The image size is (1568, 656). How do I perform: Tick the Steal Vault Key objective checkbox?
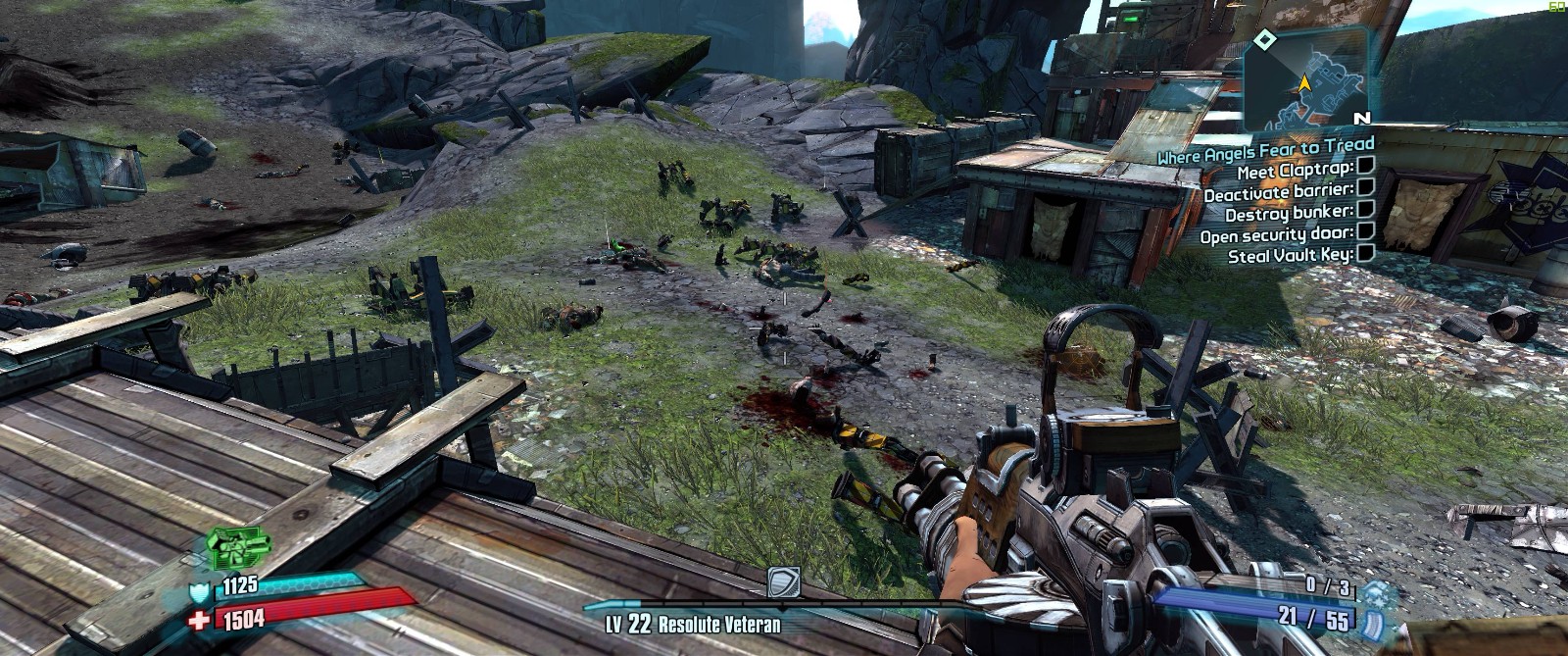[x=1365, y=253]
